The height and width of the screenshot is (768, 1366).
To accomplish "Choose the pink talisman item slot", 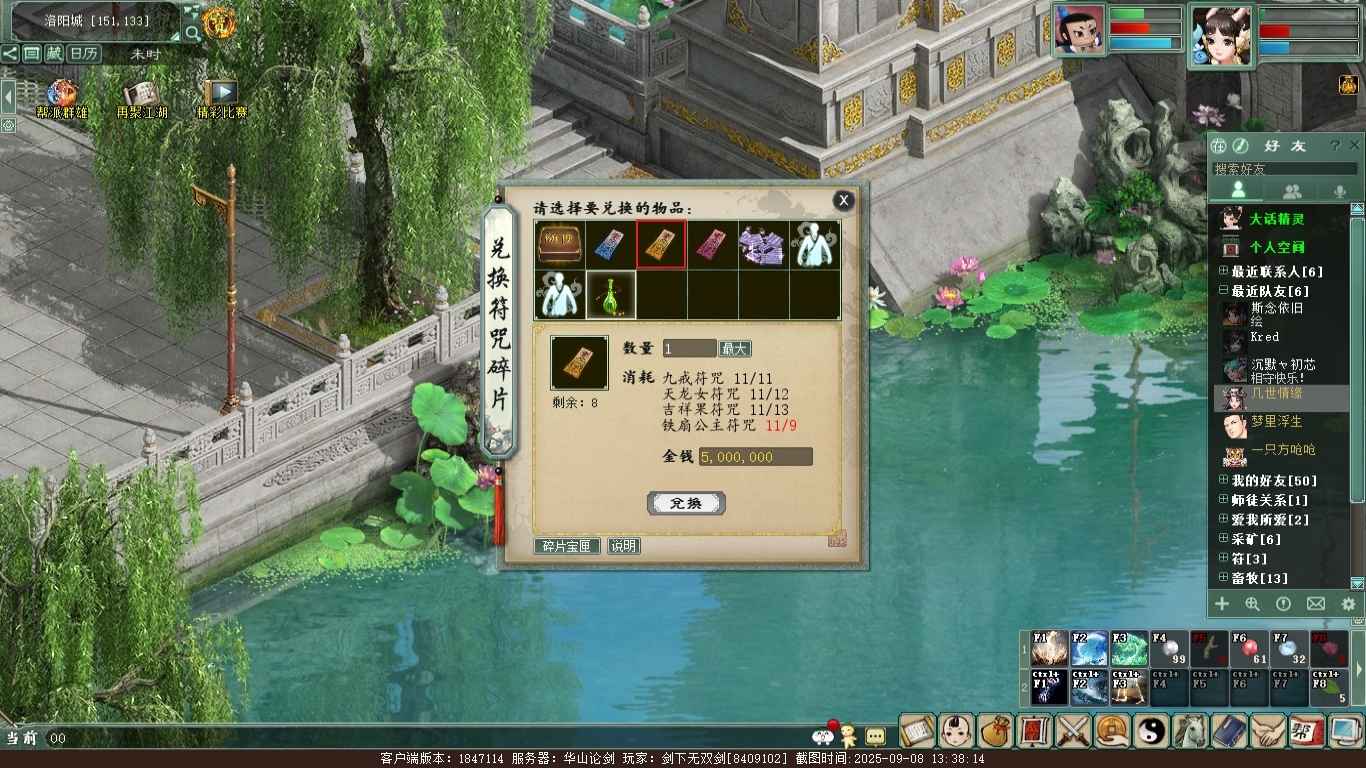I will pos(712,245).
